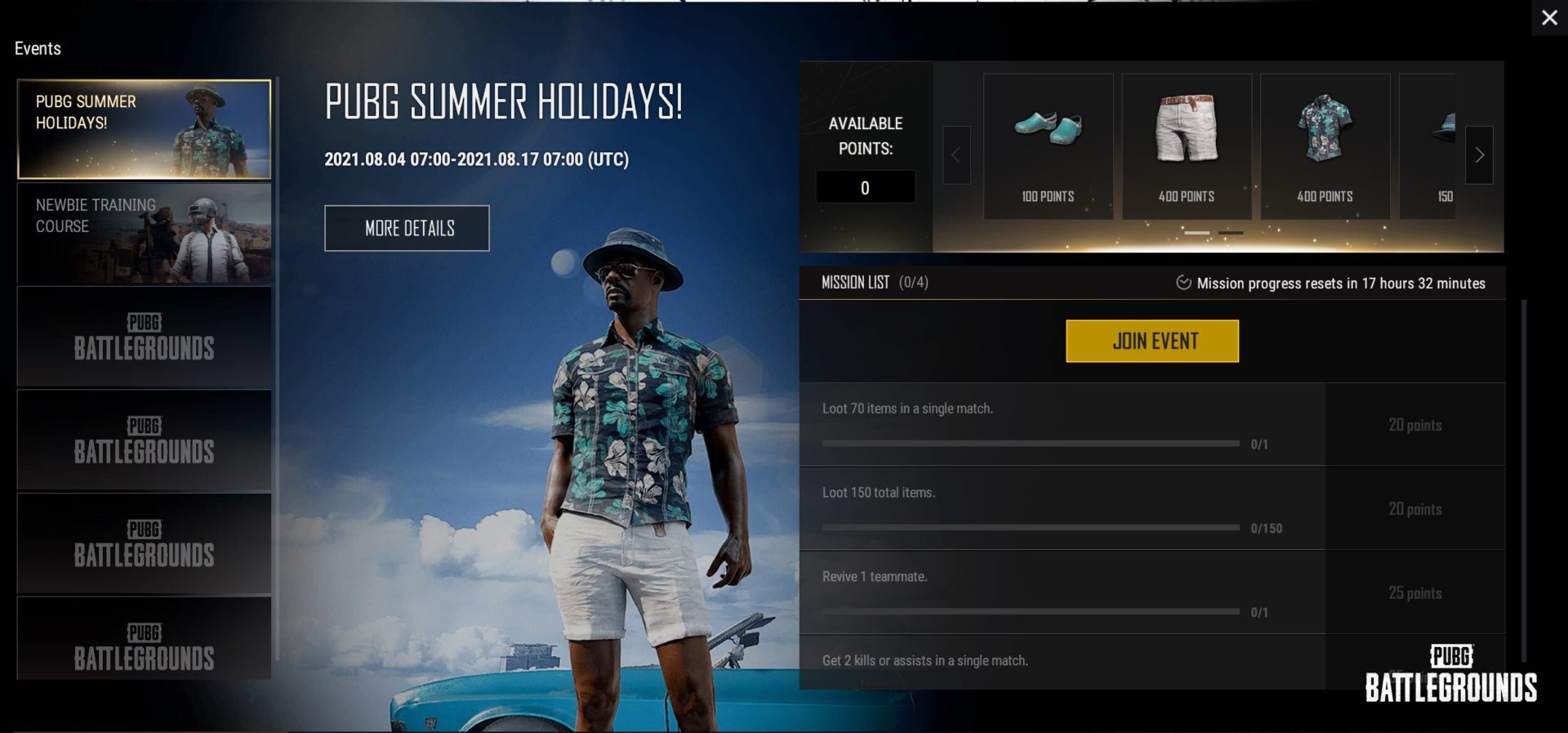Advance the rewards carousel to the right
This screenshot has height=733, width=1568.
(x=1479, y=154)
